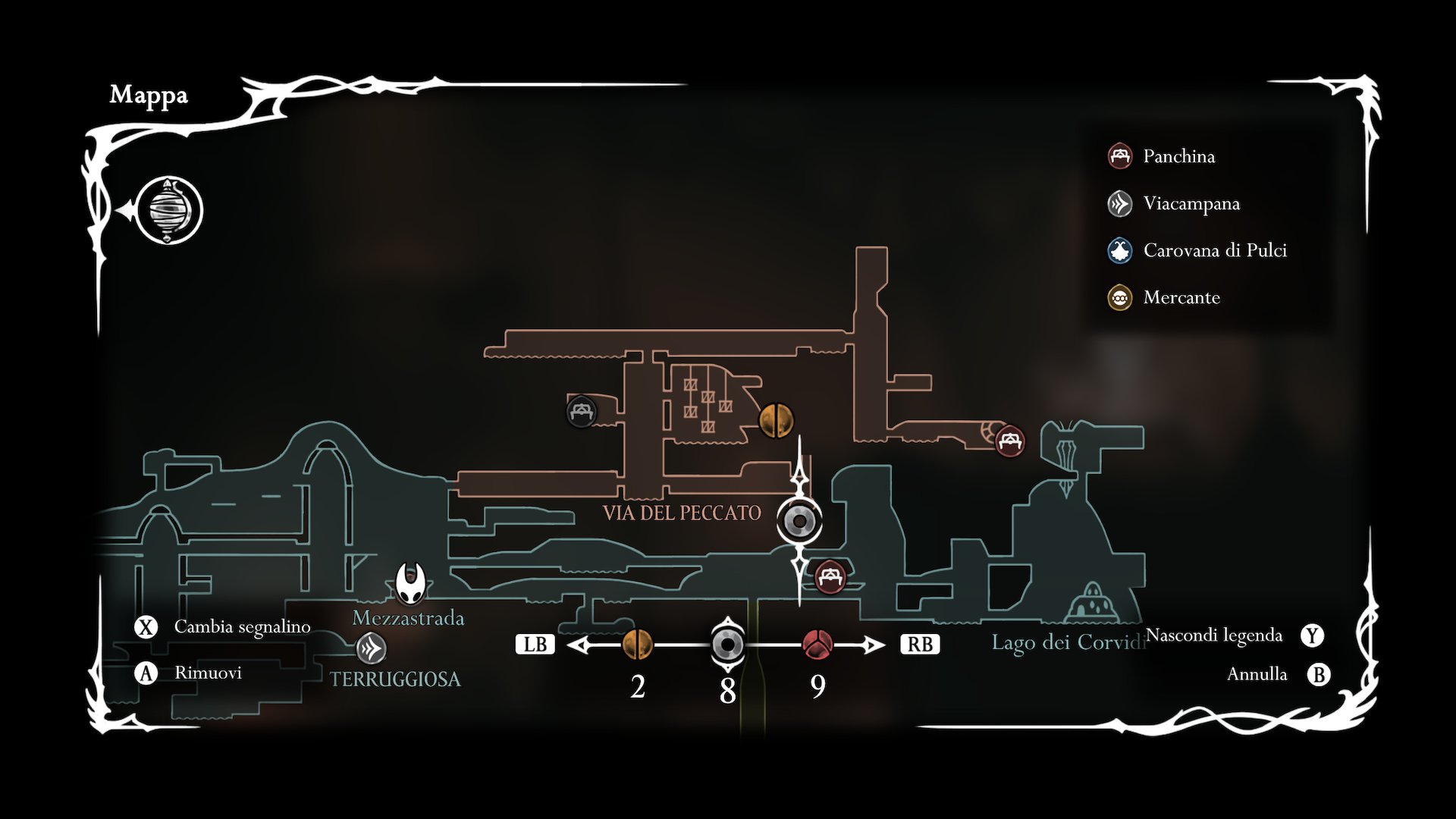The height and width of the screenshot is (819, 1456).
Task: Choose the red pin in the marker selector
Action: (817, 645)
